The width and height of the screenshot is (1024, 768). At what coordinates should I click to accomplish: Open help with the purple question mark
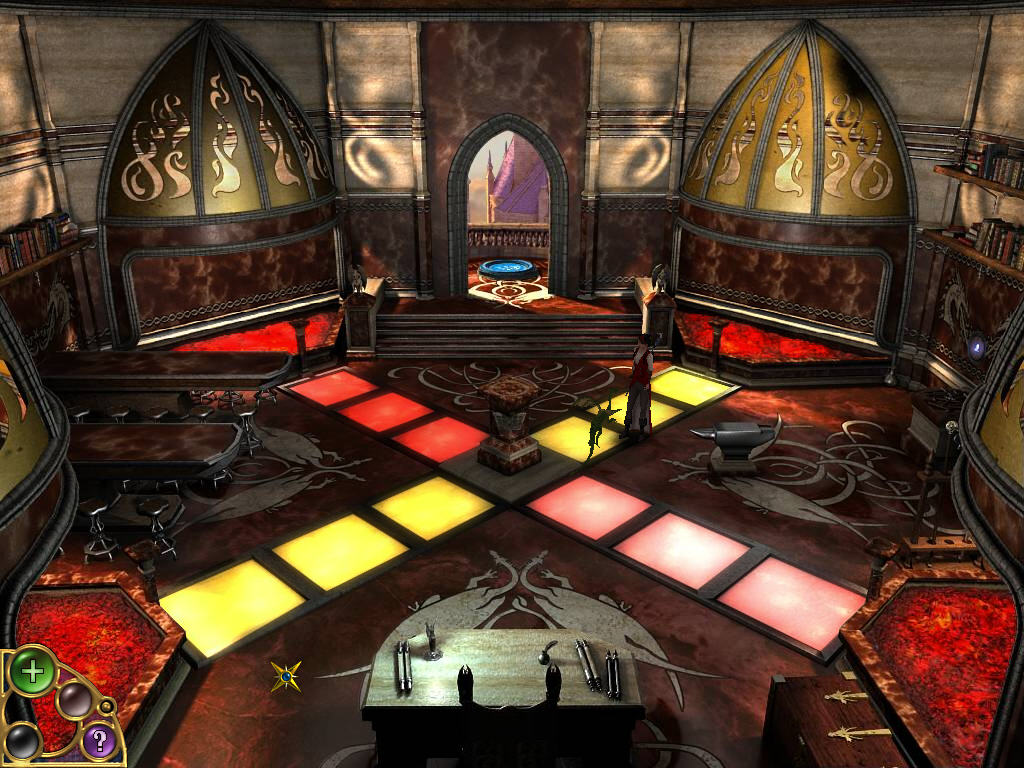(98, 740)
